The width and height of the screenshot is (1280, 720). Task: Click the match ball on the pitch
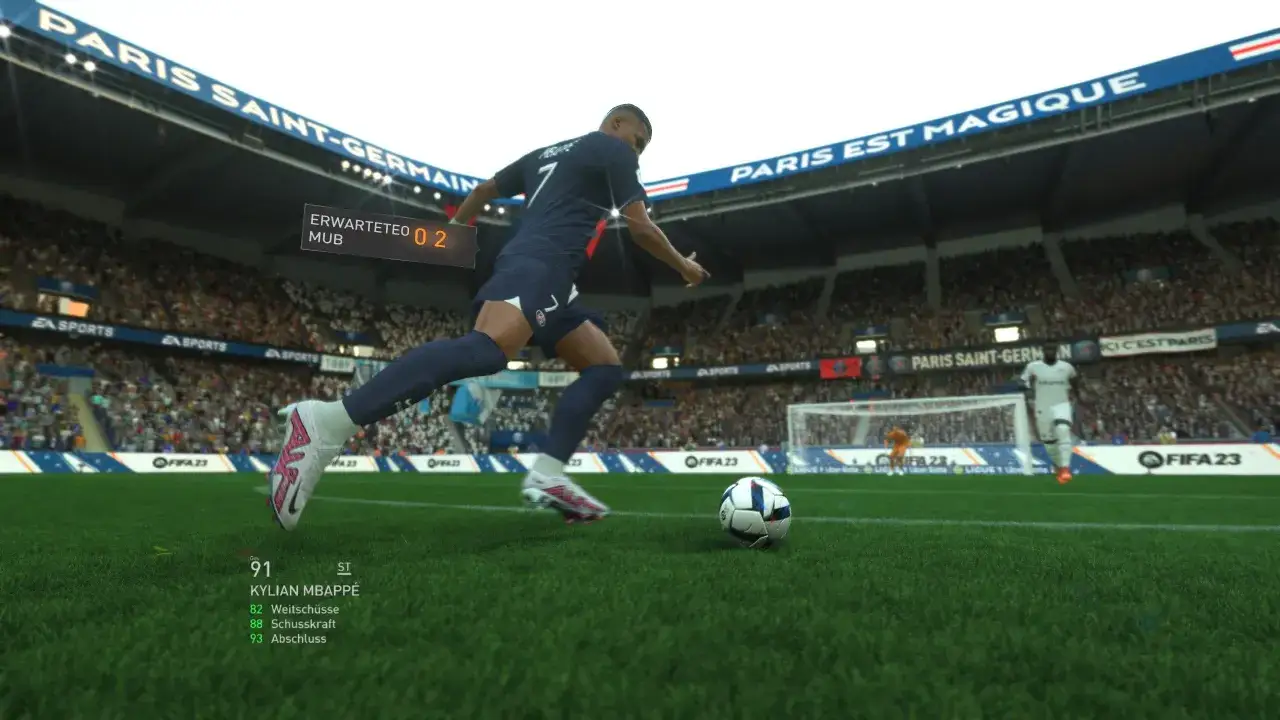[x=755, y=512]
